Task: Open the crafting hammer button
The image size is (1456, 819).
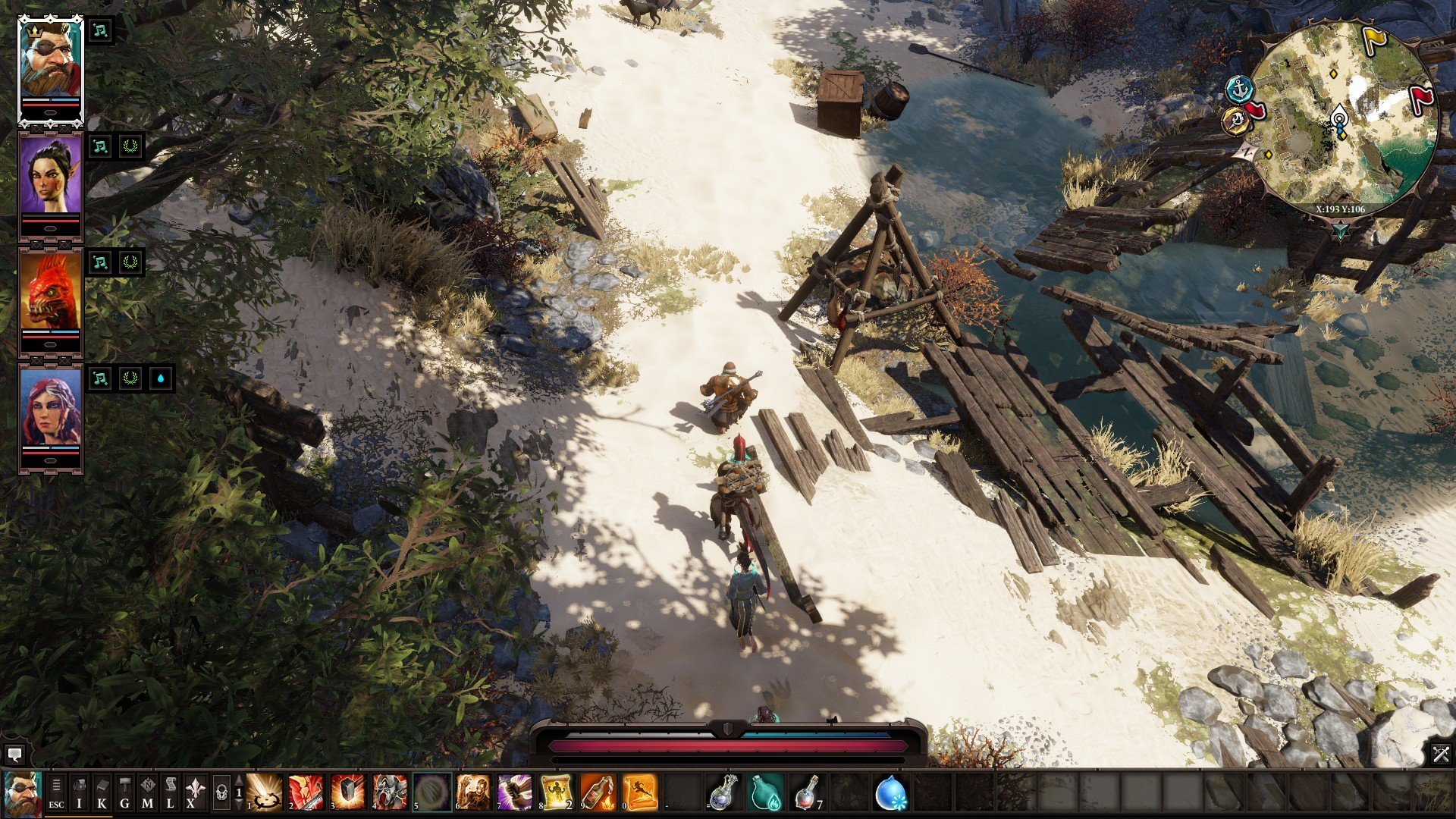Action: [124, 792]
